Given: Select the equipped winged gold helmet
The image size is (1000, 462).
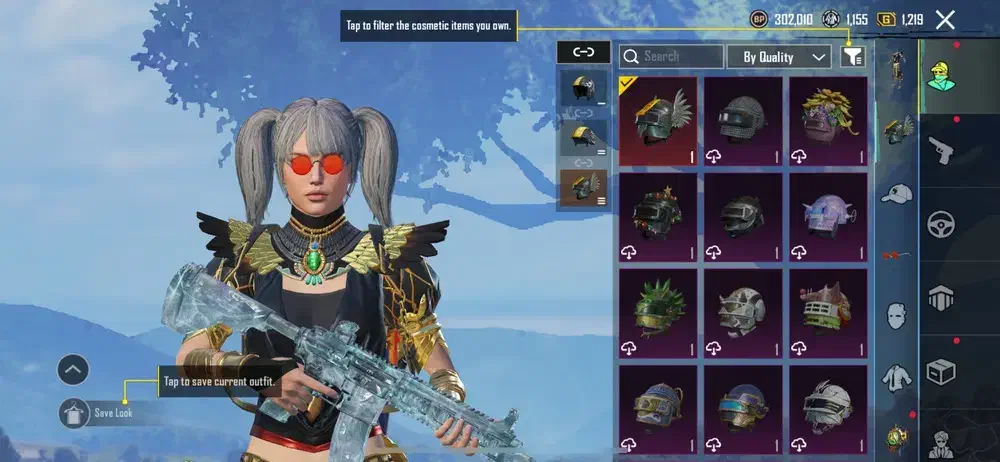Looking at the screenshot, I should tap(658, 121).
